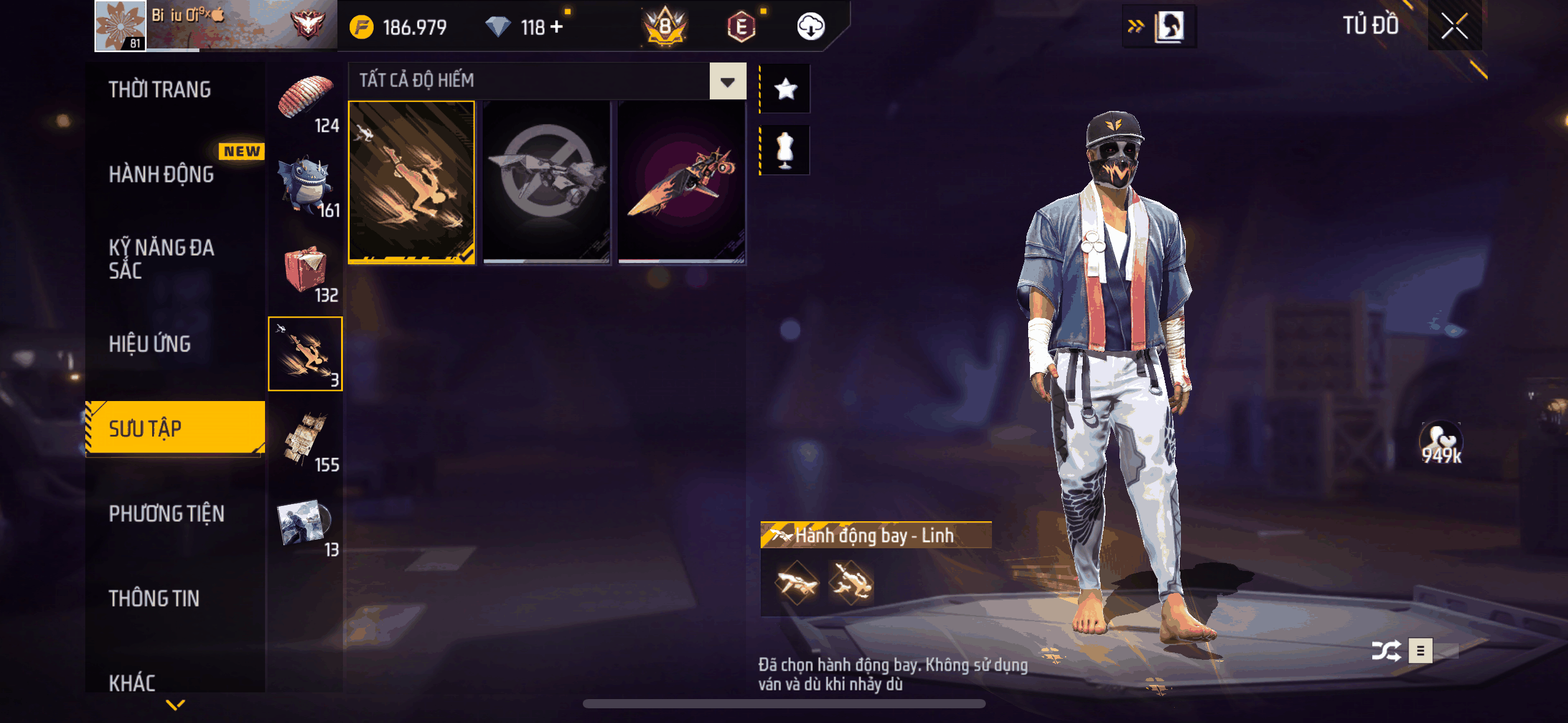Select the glider with the no-use symbol
Viewport: 1568px width, 723px height.
[x=547, y=182]
